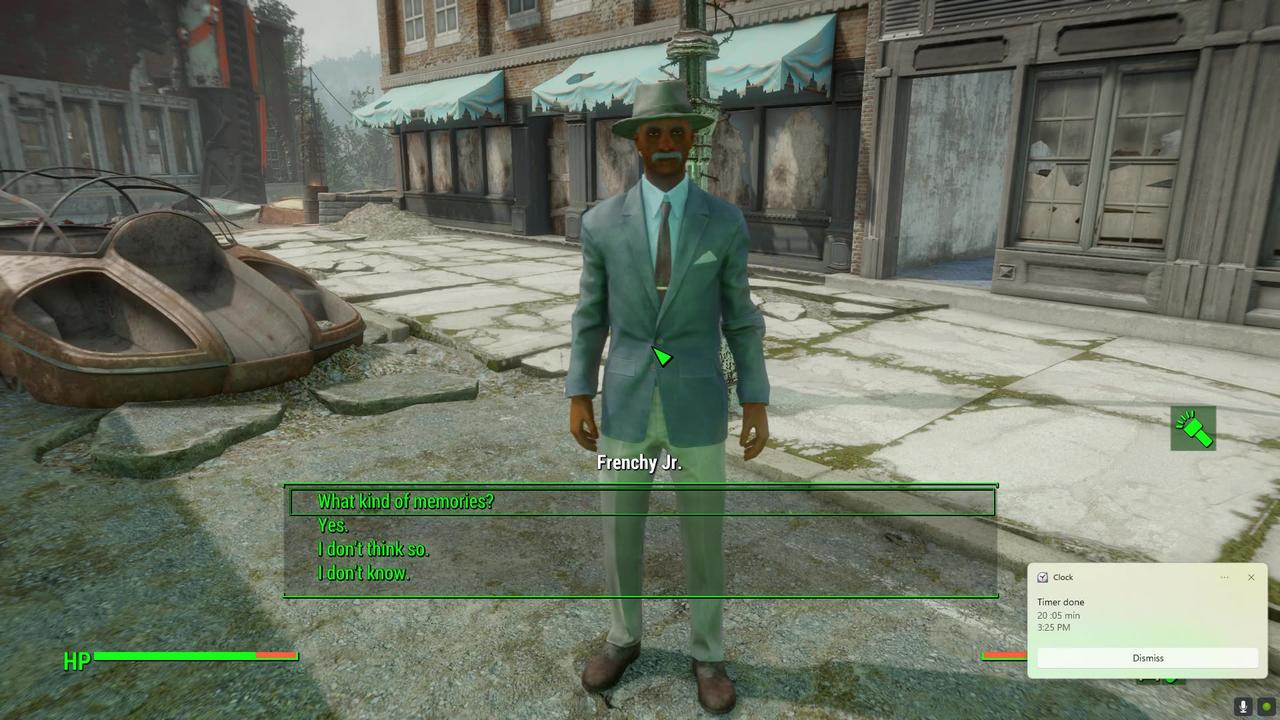Choose the 'Yes.' dialogue response
This screenshot has width=1280, height=720.
pyautogui.click(x=332, y=525)
